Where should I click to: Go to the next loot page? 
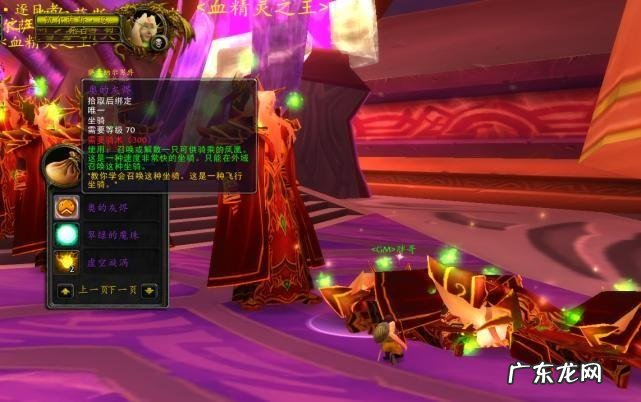click(x=149, y=291)
